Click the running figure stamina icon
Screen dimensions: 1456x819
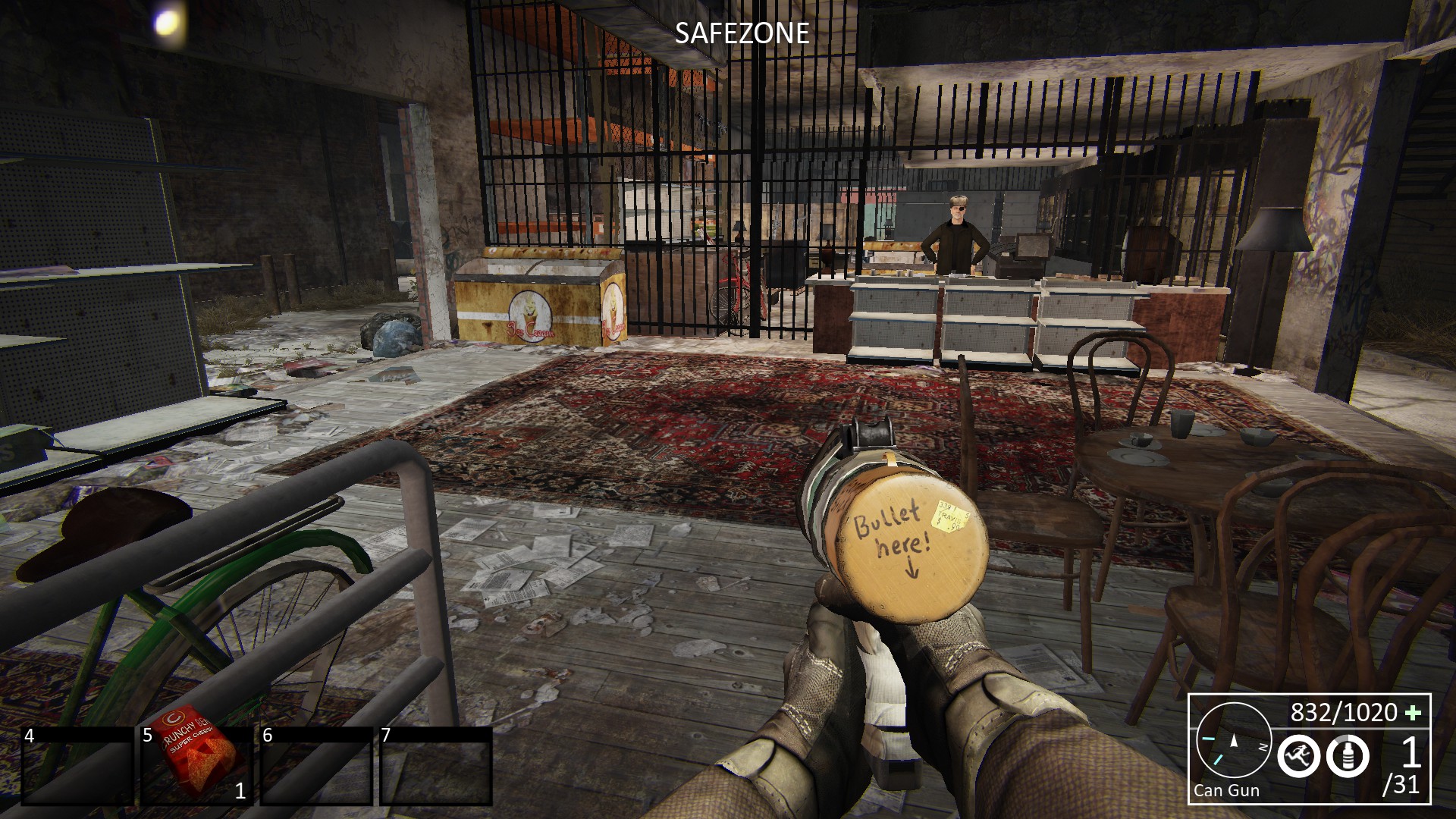click(x=1298, y=756)
